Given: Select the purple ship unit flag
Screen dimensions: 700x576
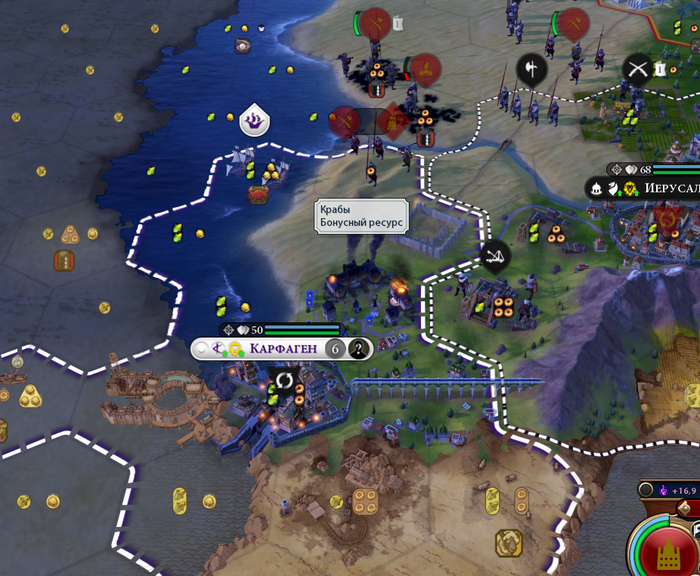Looking at the screenshot, I should coord(255,121).
